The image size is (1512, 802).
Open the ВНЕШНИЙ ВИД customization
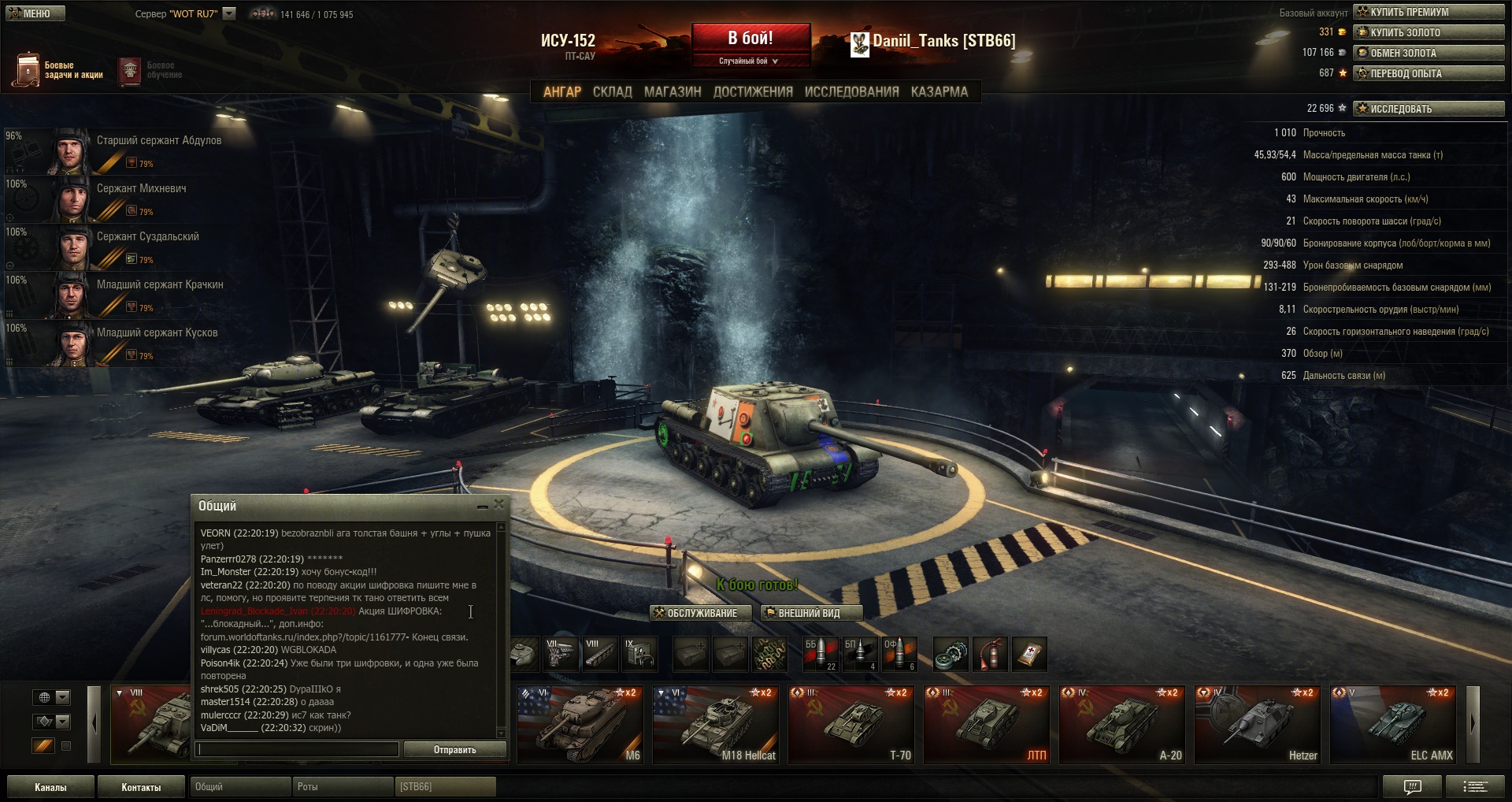810,613
